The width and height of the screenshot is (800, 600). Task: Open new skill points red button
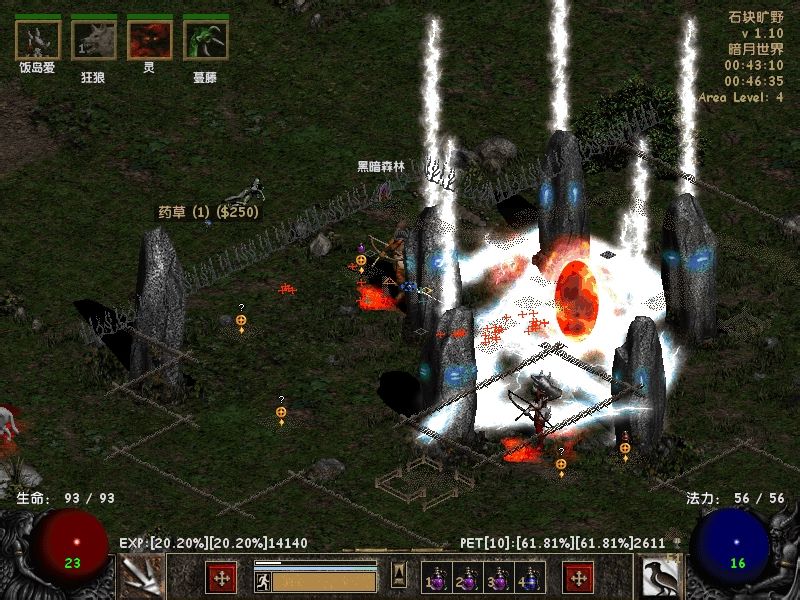pos(578,578)
